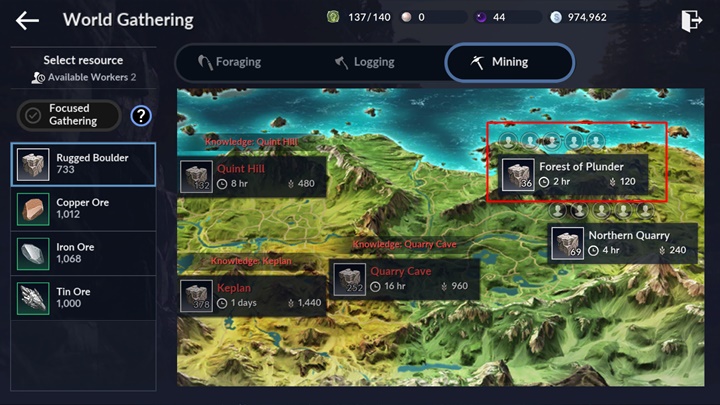Choose Tin Ore resource
Screen dimensions: 720x405
(84, 298)
